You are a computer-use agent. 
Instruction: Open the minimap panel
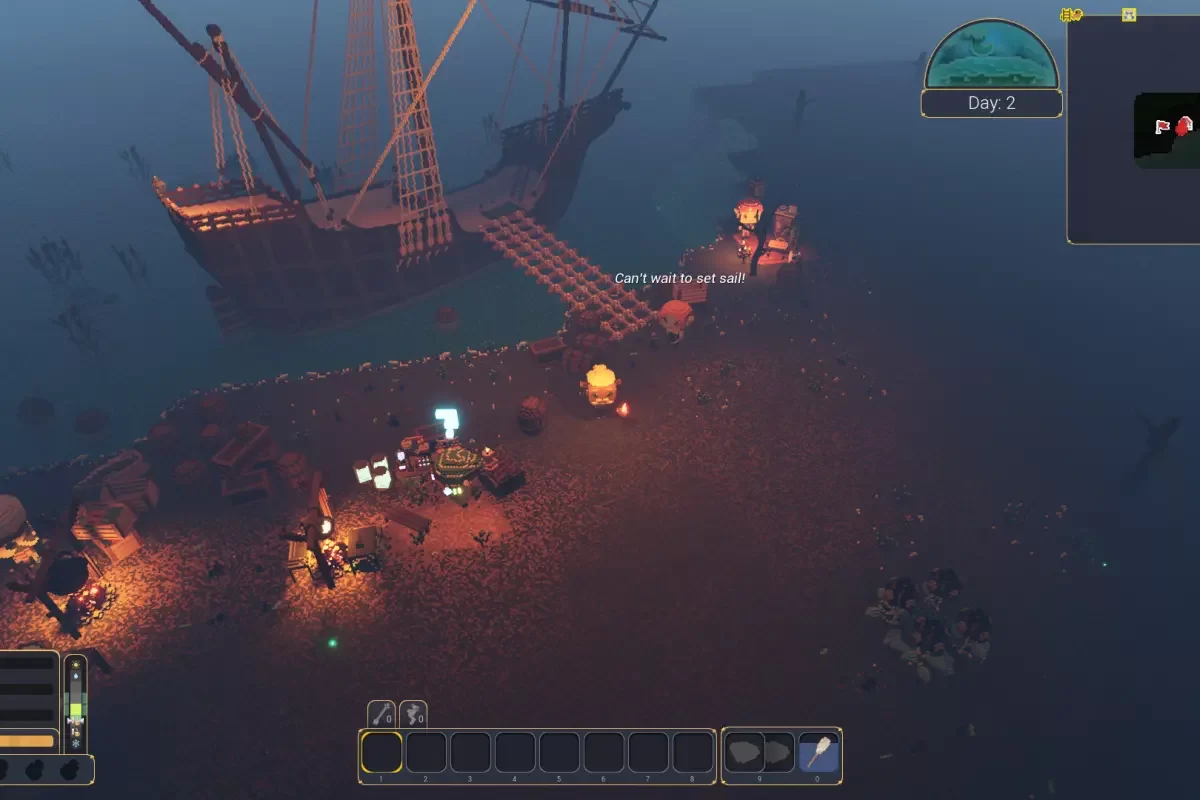[1133, 130]
